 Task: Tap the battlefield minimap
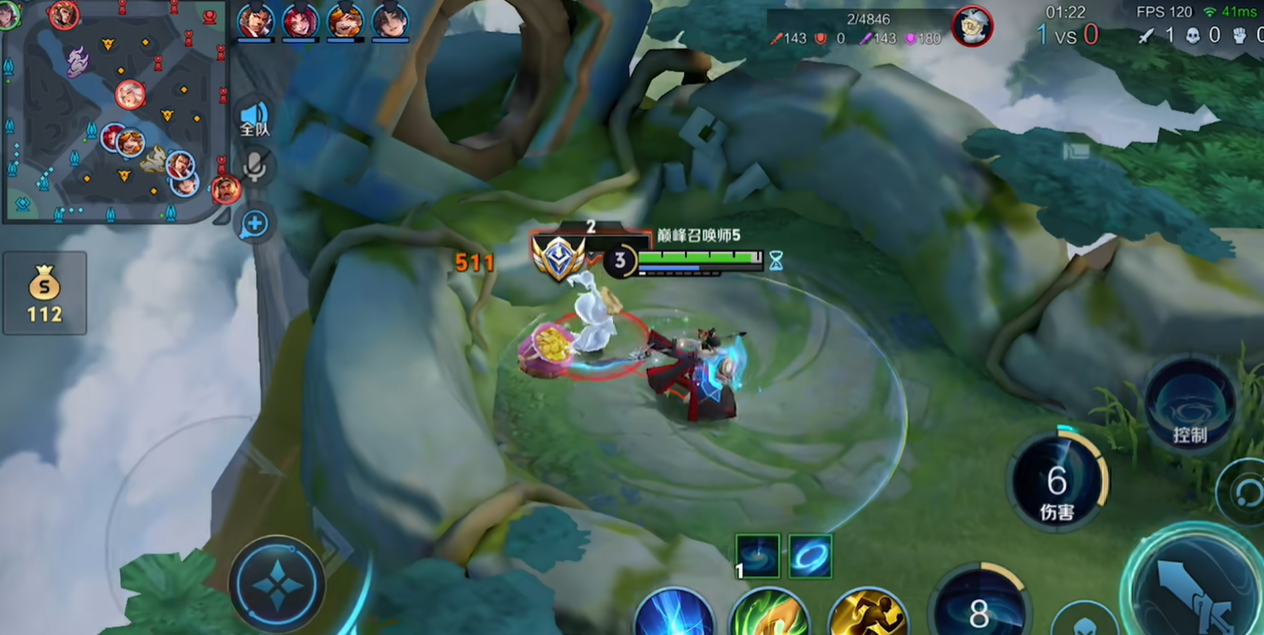115,110
